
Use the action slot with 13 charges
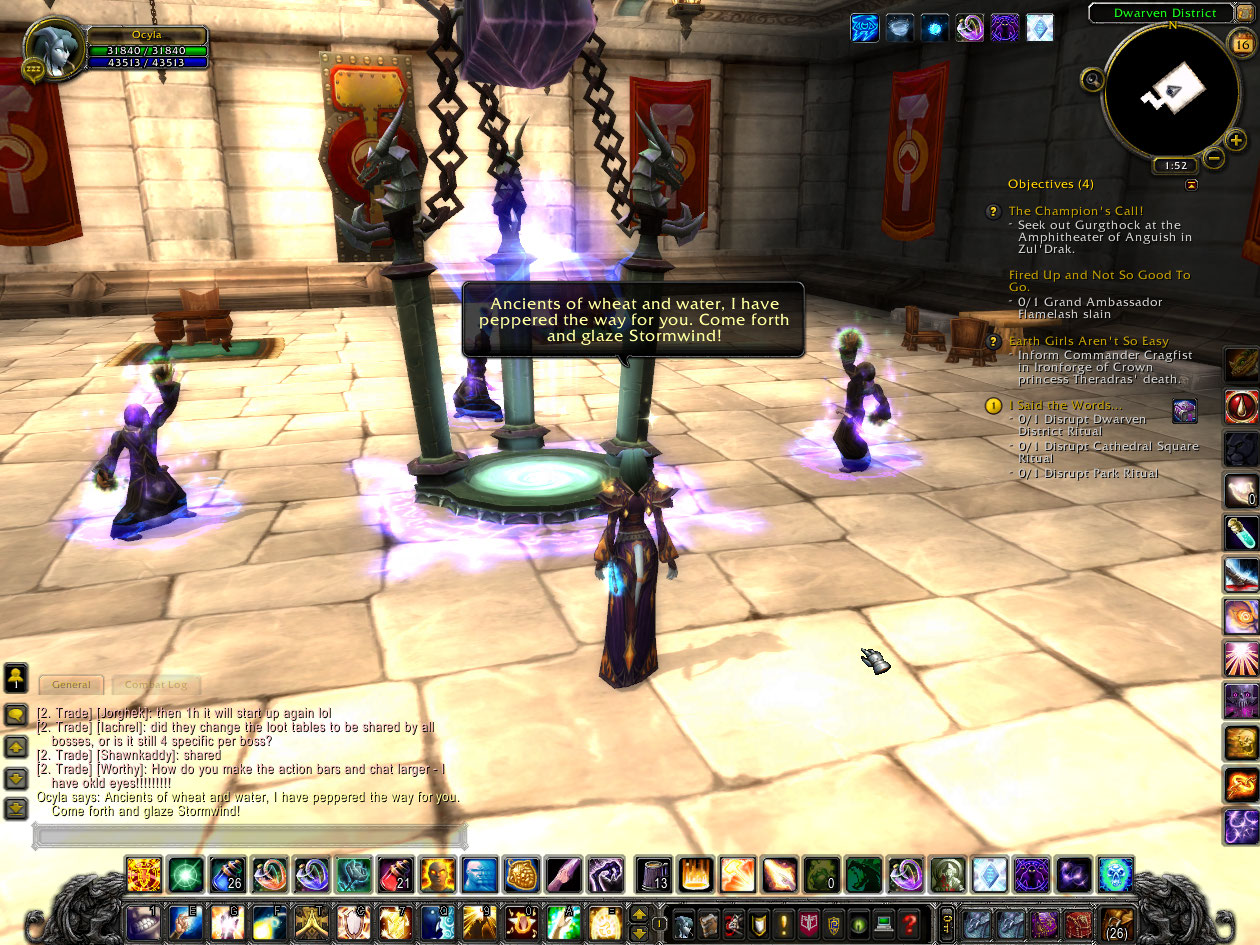click(x=654, y=875)
